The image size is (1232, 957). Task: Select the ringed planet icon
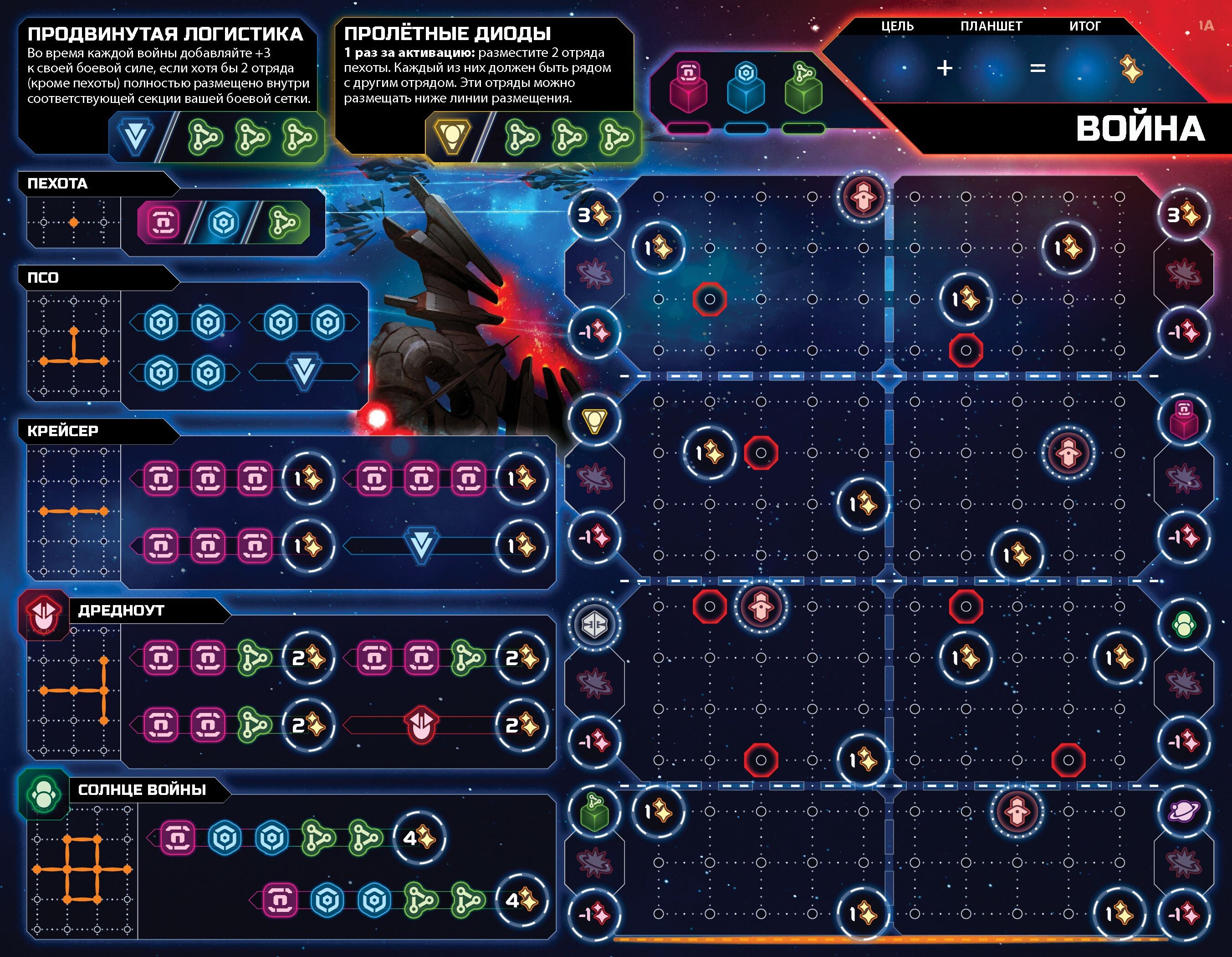point(1183,811)
